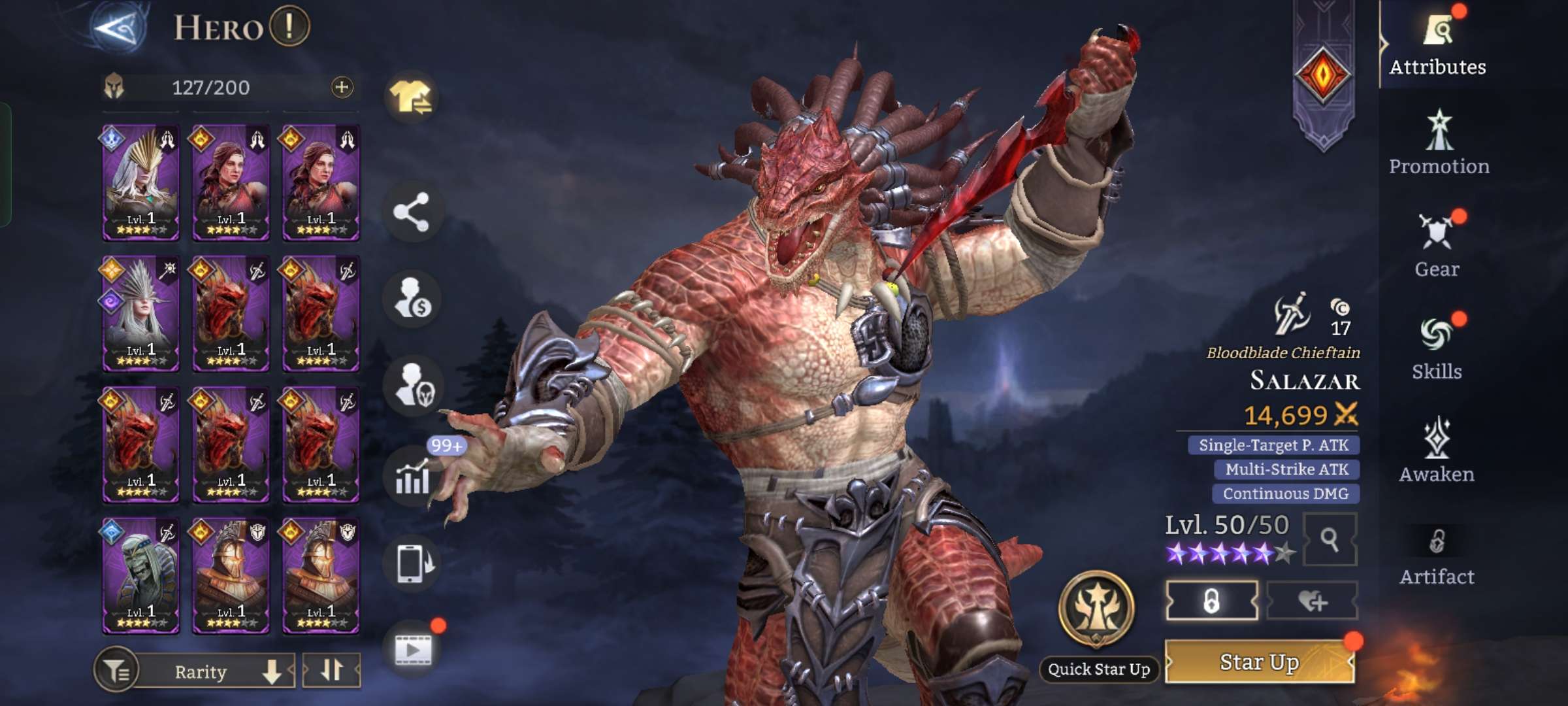Switch to the Promotion tab
The height and width of the screenshot is (706, 1568).
[x=1439, y=144]
